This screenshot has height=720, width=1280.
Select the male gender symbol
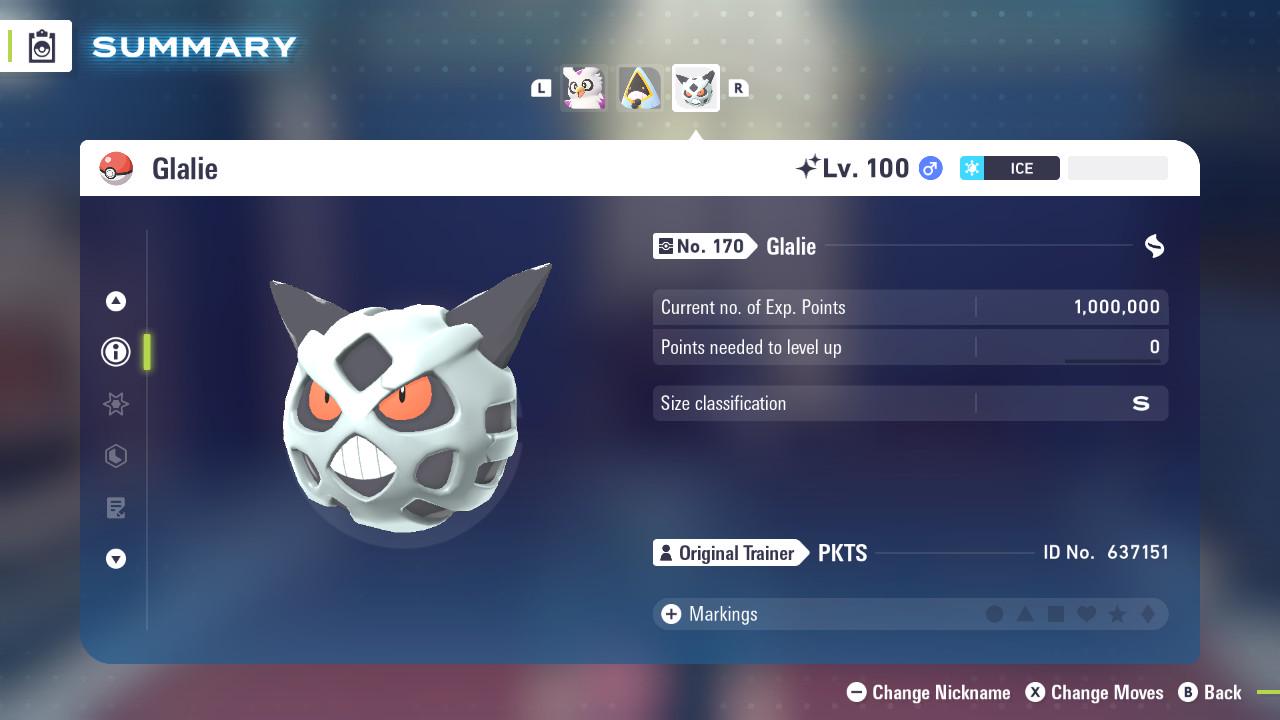930,168
